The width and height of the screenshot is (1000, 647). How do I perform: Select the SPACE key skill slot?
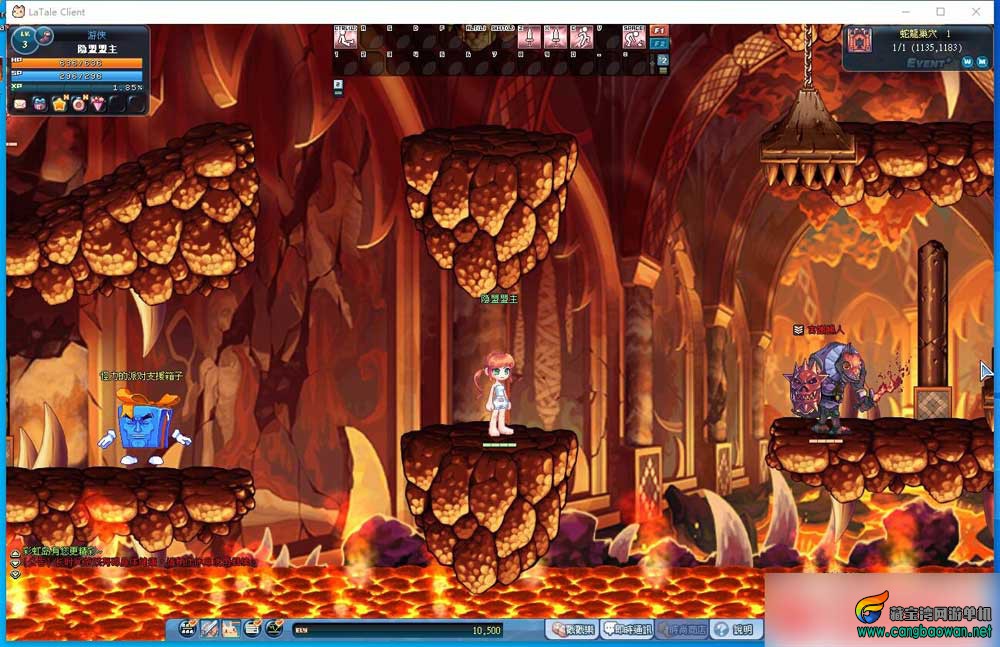(634, 38)
